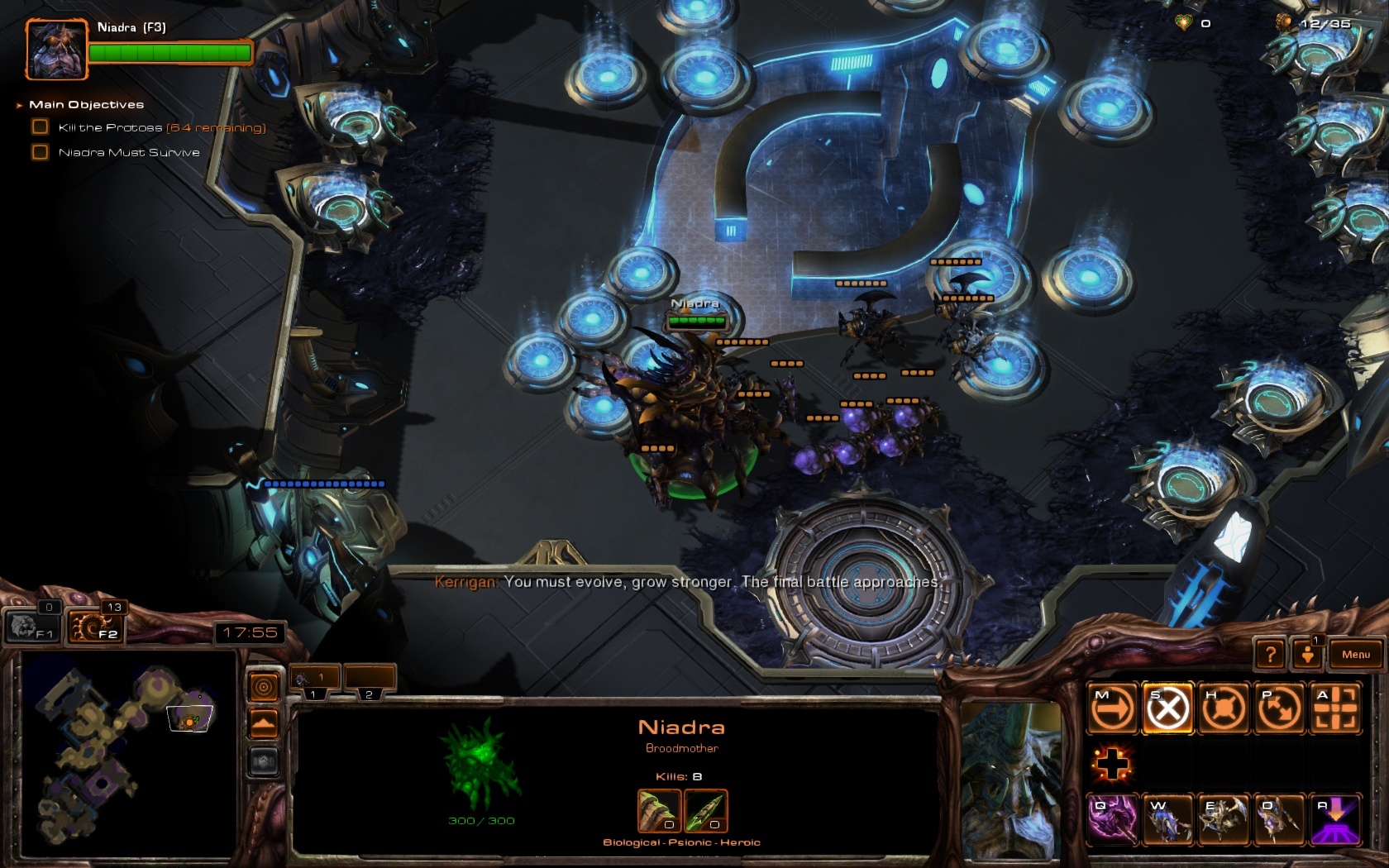Open the game Menu button

pyautogui.click(x=1355, y=655)
